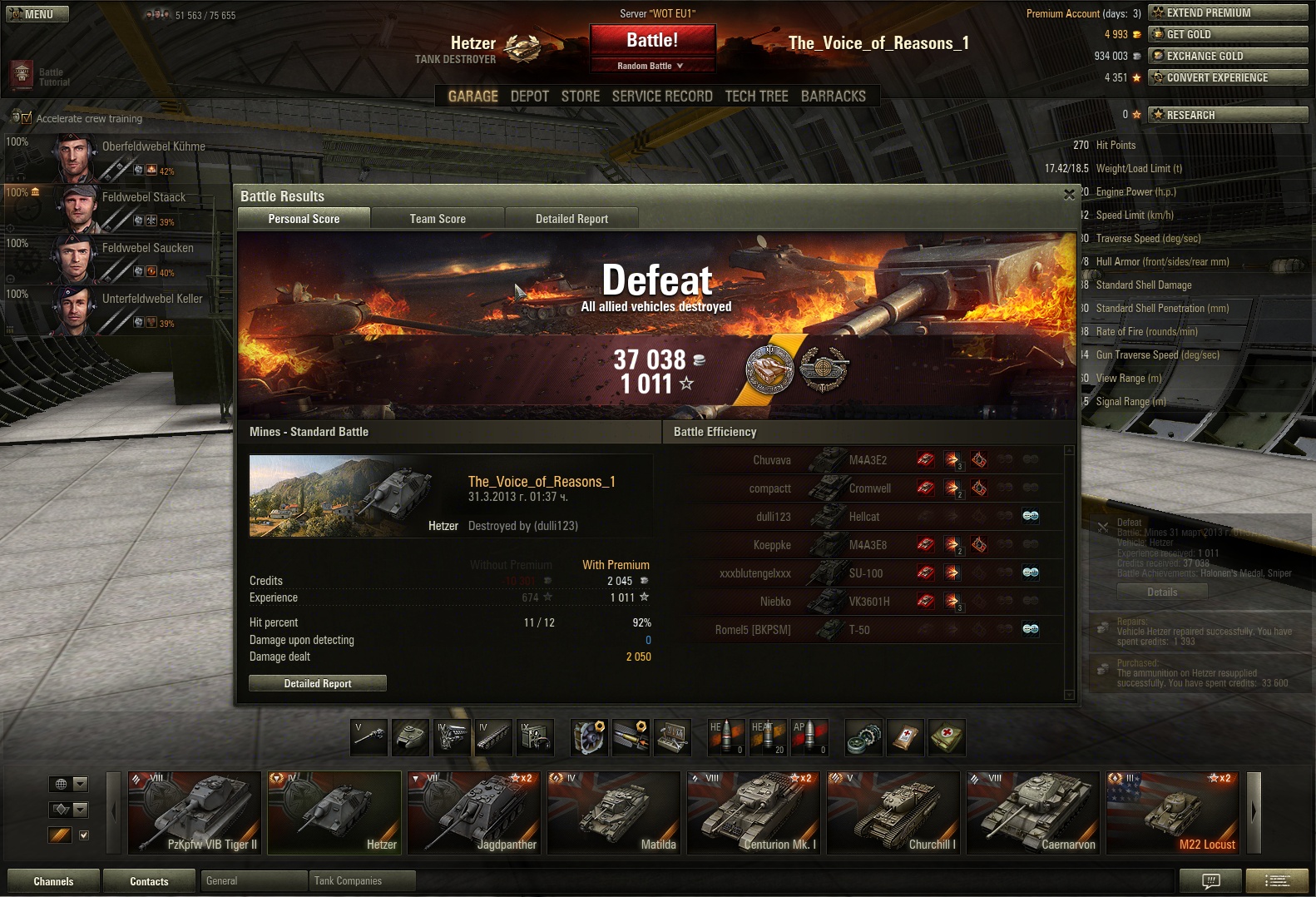Open the Channels chat button
The image size is (1316, 897).
click(x=53, y=881)
